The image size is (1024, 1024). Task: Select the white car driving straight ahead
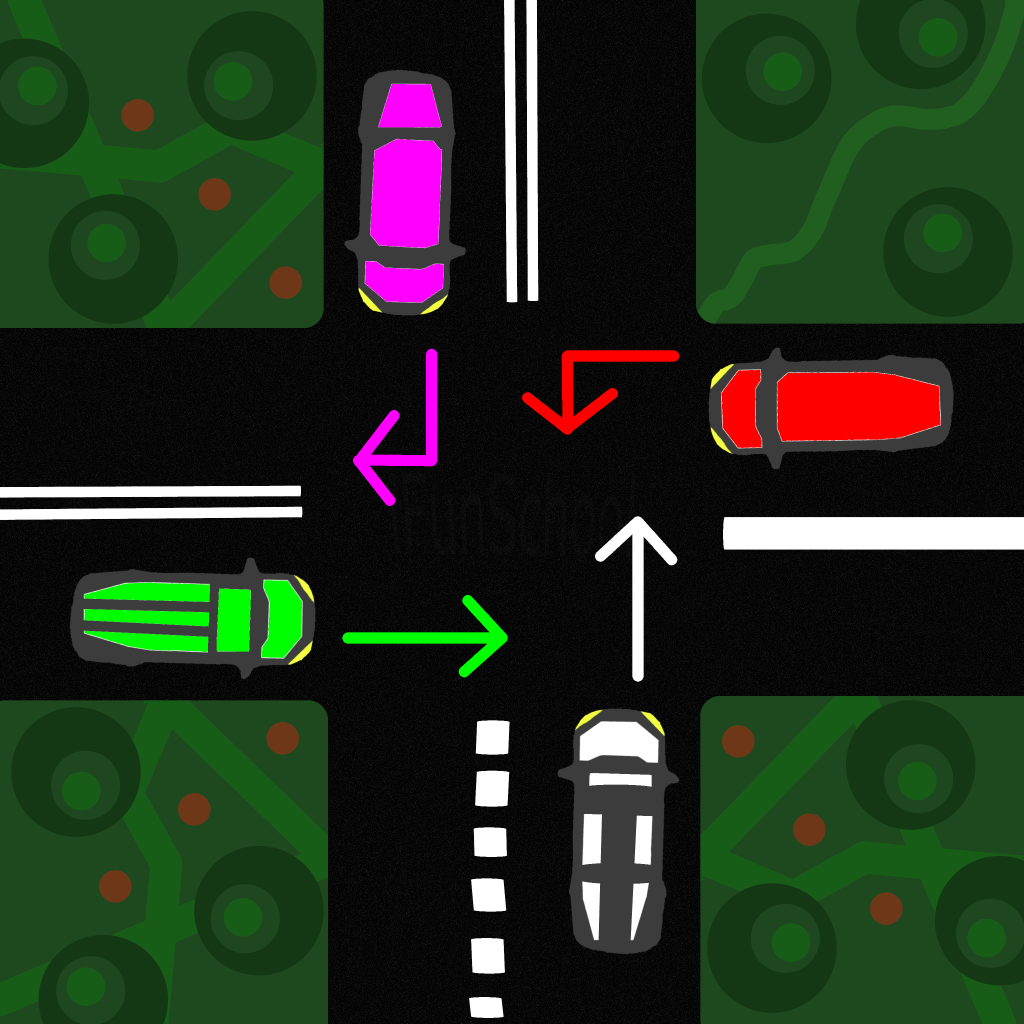617,829
